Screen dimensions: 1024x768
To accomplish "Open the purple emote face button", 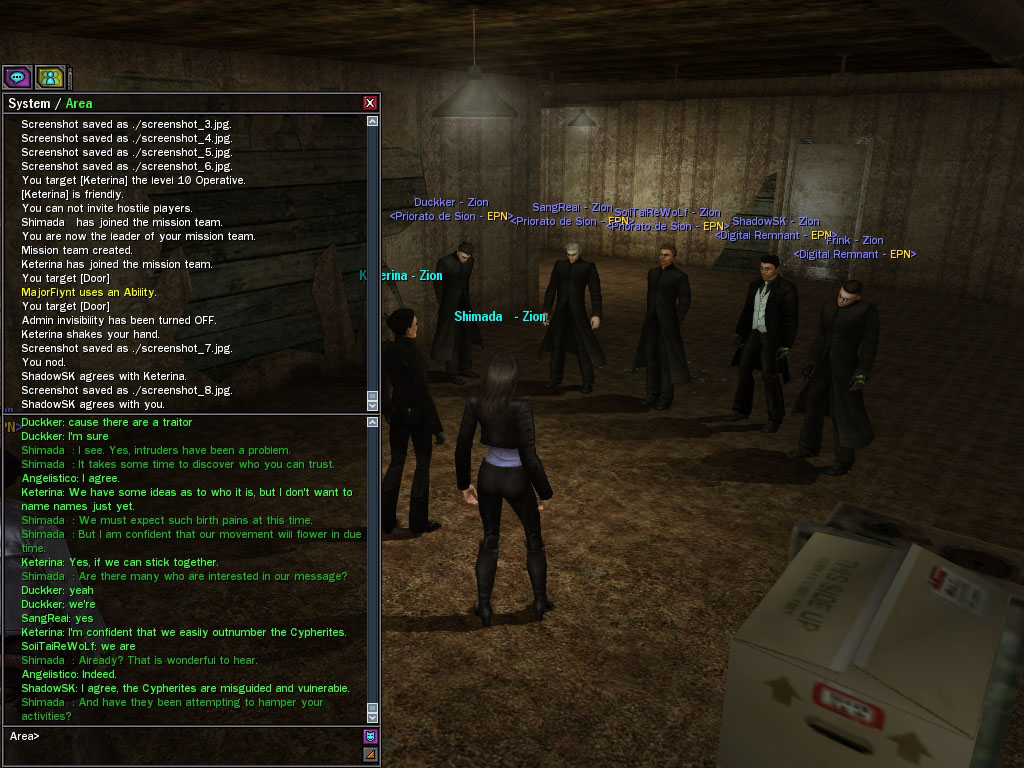I will pyautogui.click(x=370, y=737).
